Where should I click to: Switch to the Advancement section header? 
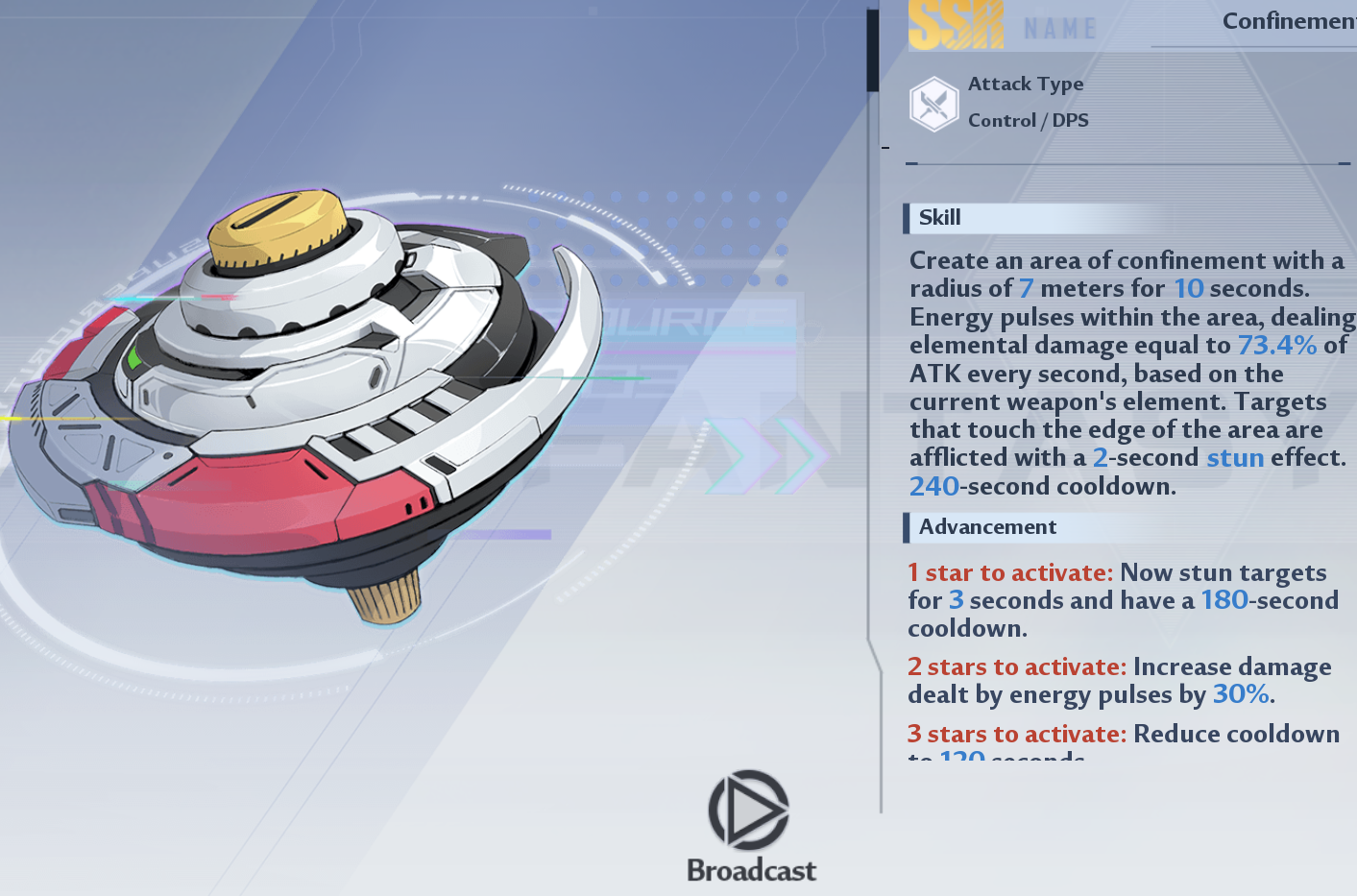(x=987, y=527)
